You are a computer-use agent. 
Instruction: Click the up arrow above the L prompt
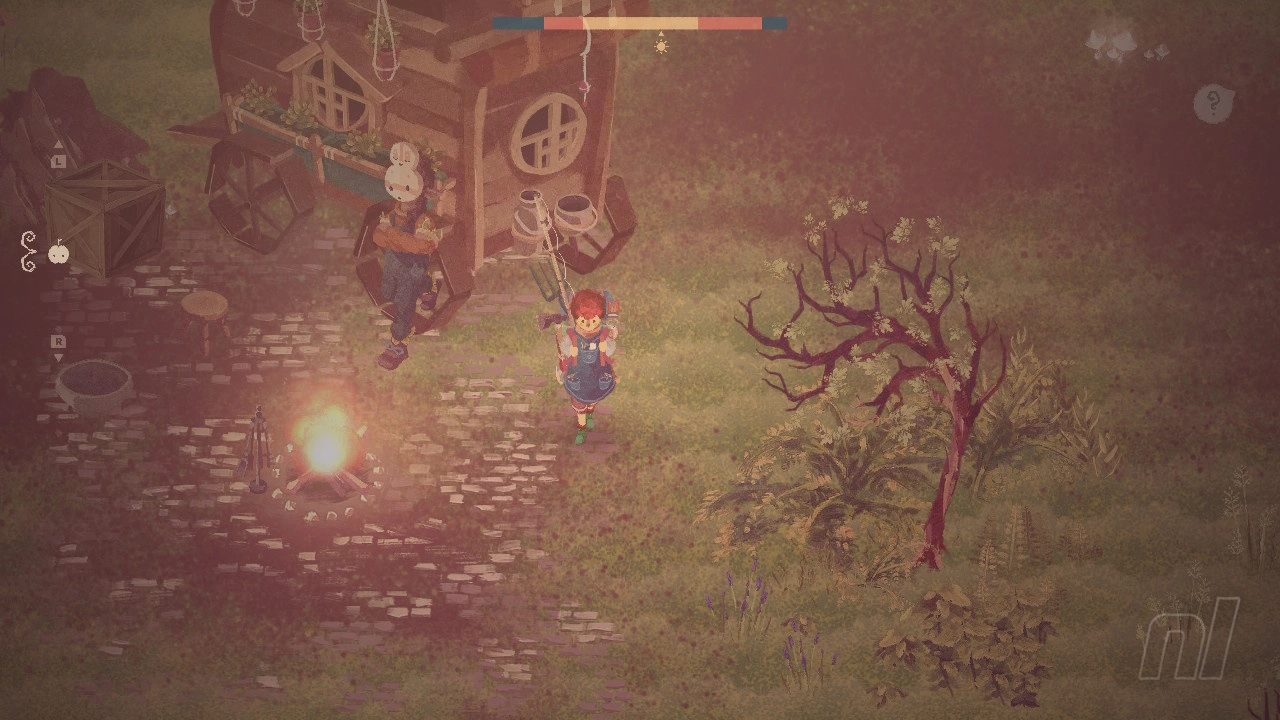click(x=58, y=145)
